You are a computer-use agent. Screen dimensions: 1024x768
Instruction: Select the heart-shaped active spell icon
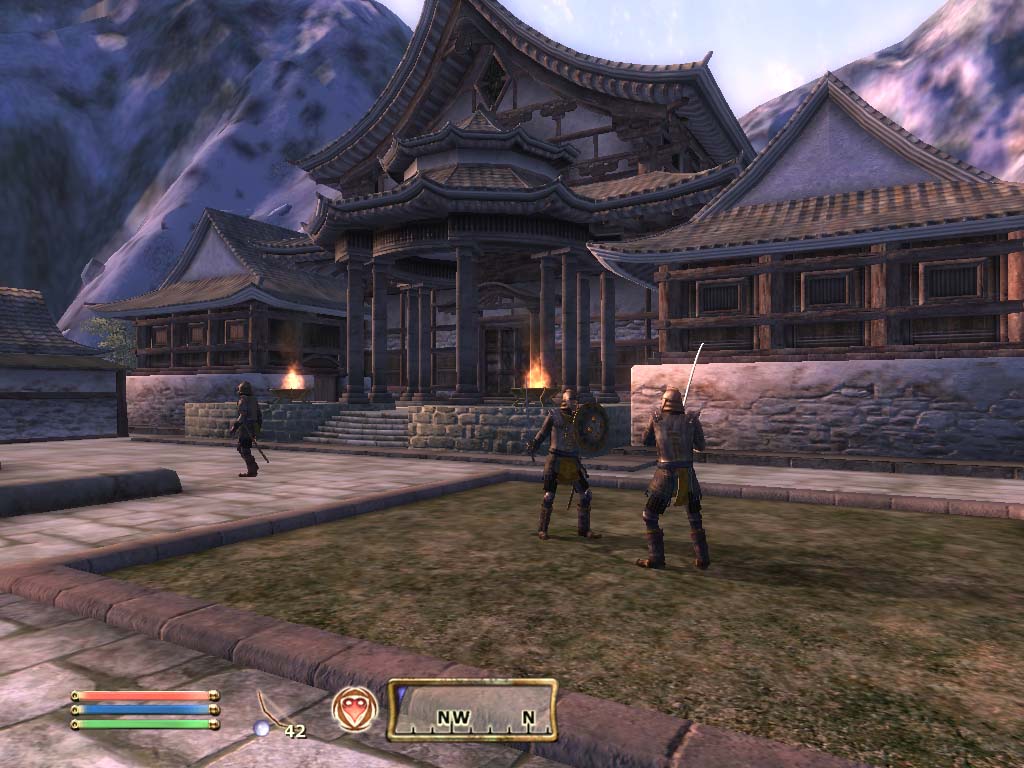coord(355,709)
